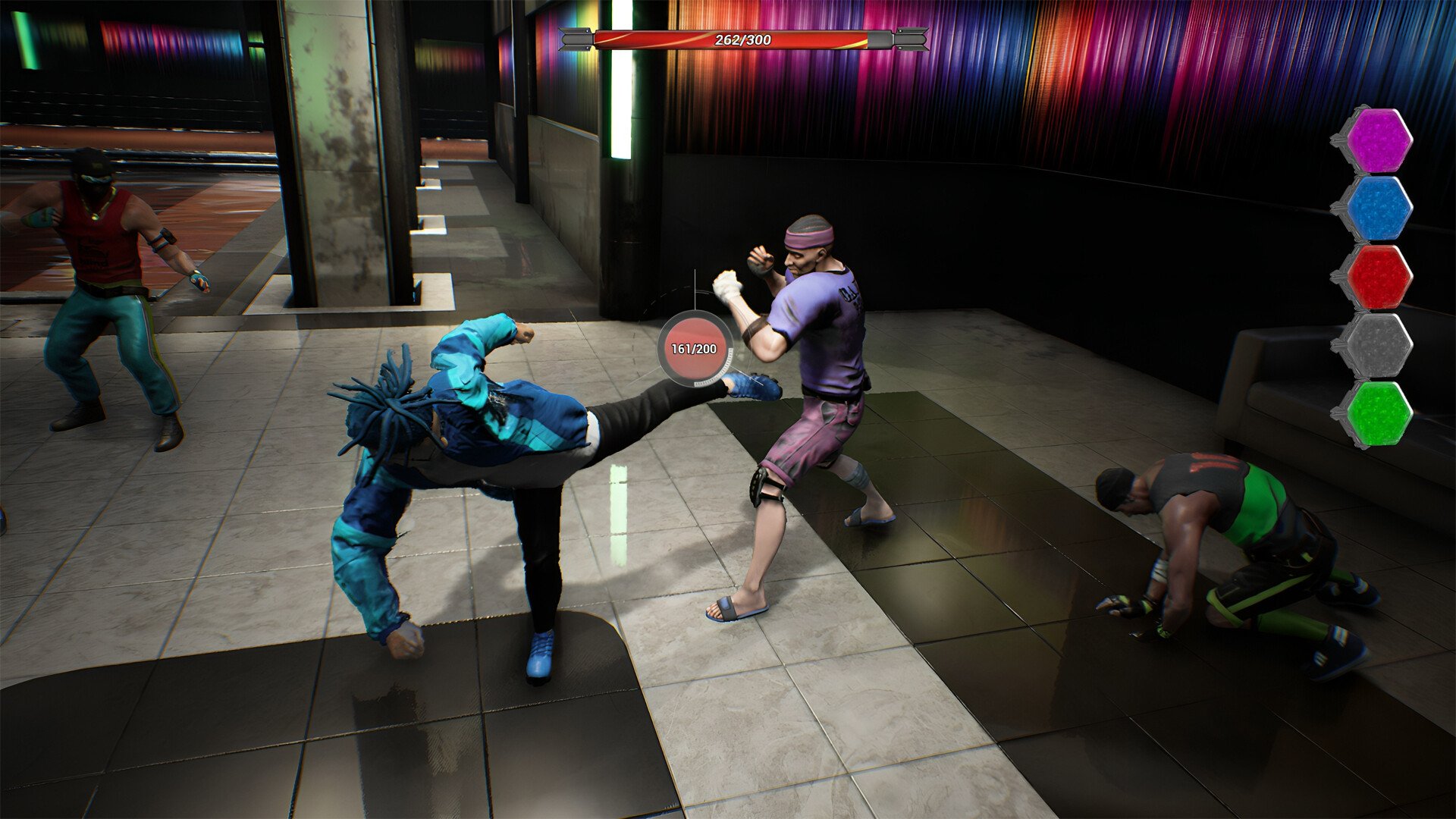
Task: Select the purple hexagon gem
Action: pyautogui.click(x=1377, y=140)
